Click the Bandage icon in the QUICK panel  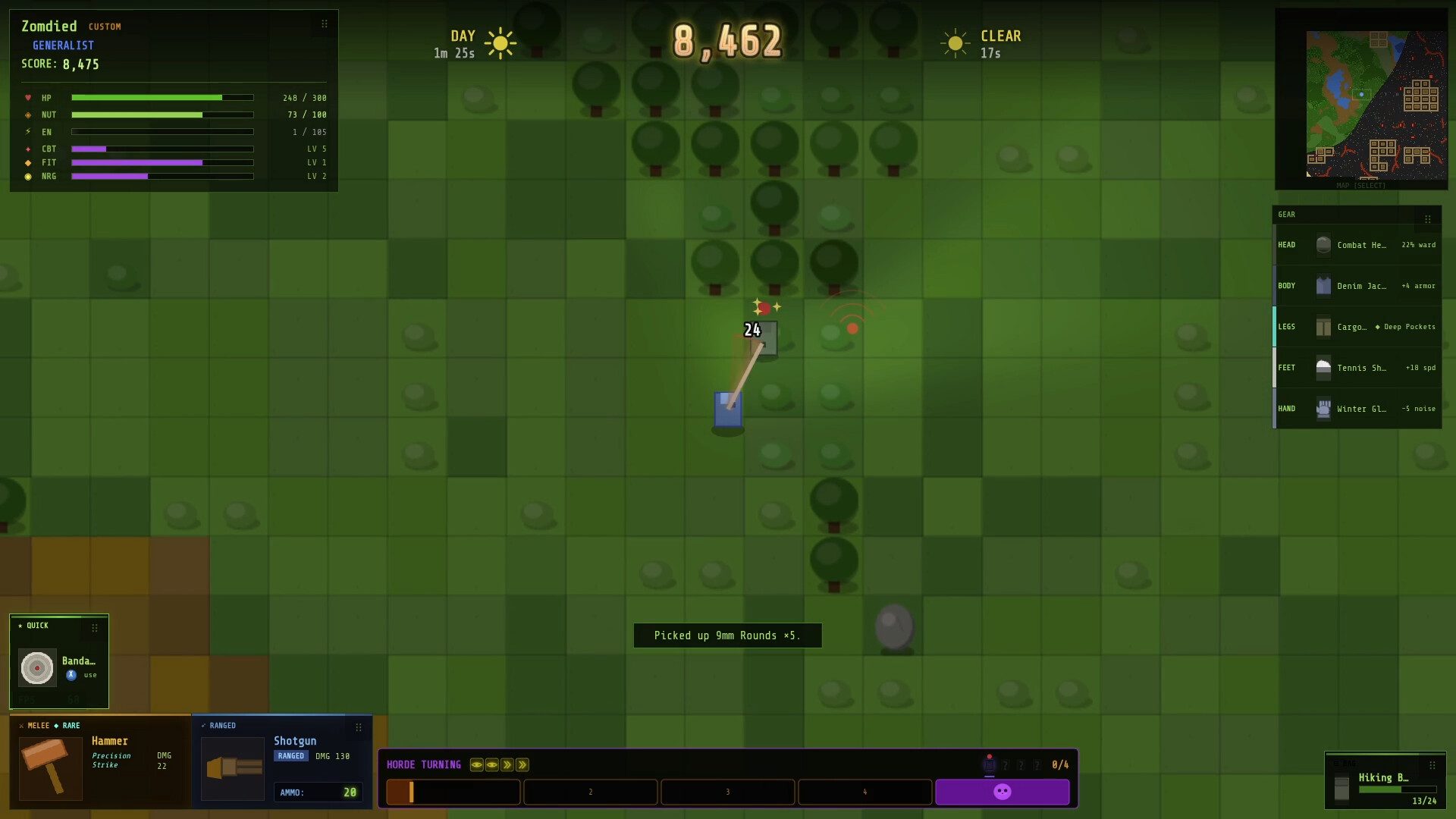tap(36, 668)
